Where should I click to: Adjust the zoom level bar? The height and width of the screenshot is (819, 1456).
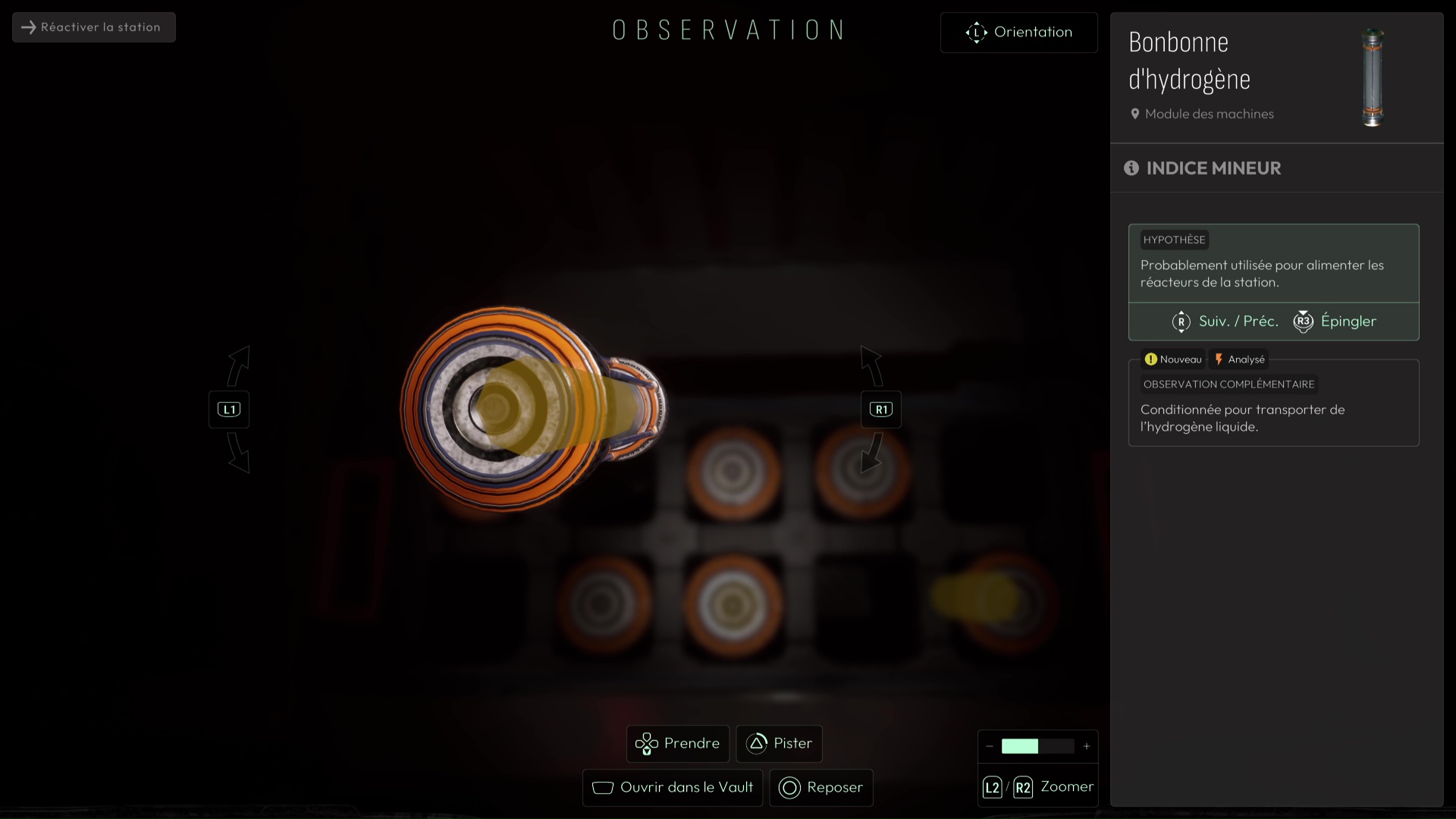click(x=1037, y=746)
